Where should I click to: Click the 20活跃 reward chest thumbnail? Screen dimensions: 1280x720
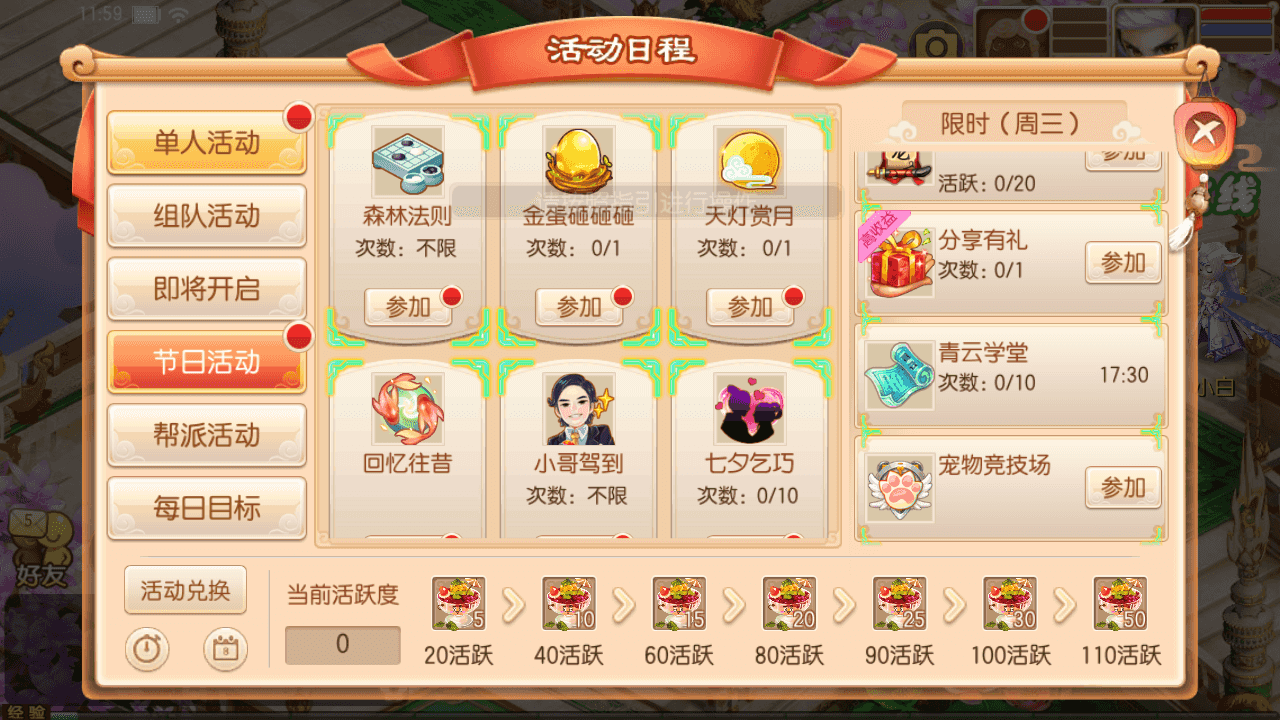pyautogui.click(x=458, y=604)
